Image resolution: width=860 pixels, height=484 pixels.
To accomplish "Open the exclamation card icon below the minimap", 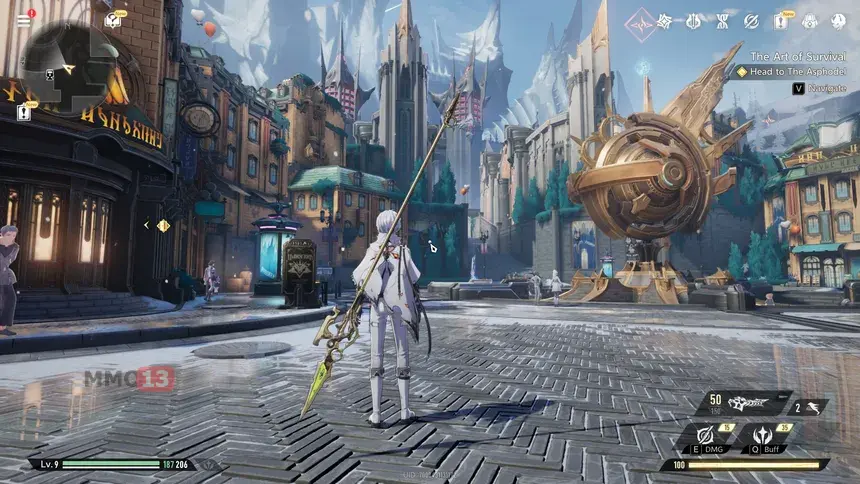I will click(24, 113).
